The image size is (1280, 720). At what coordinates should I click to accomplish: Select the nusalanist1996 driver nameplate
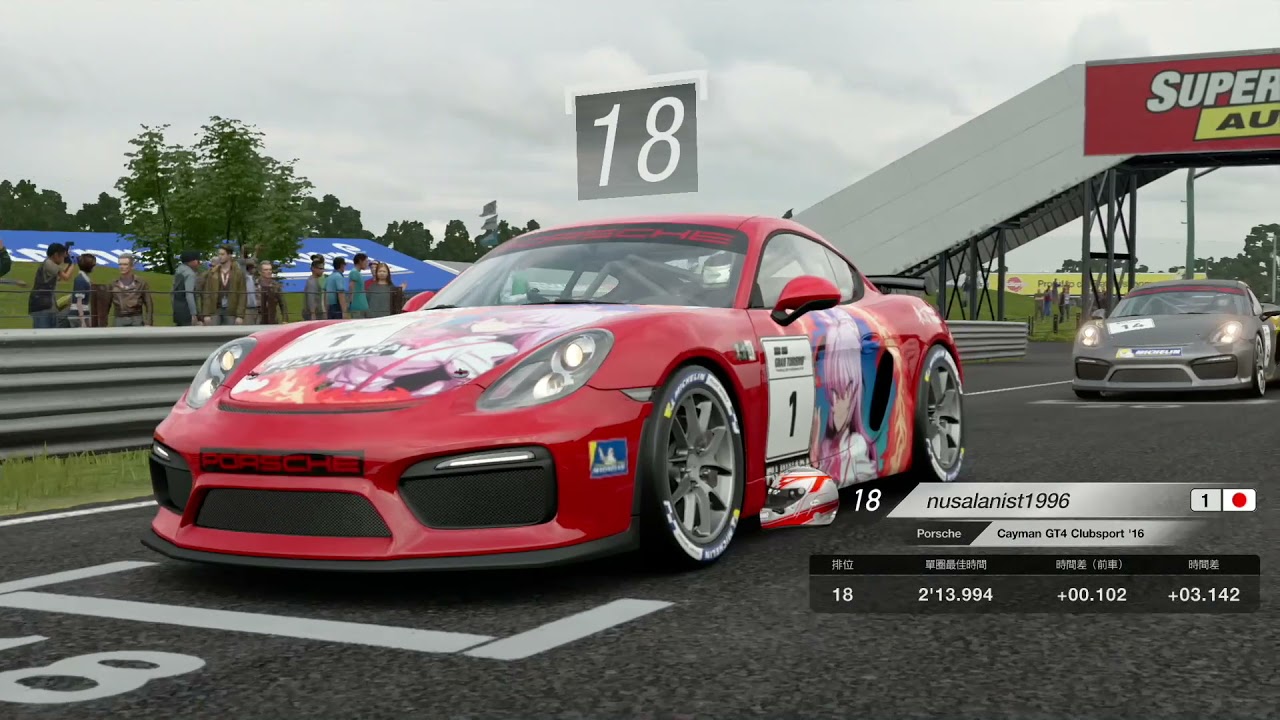pyautogui.click(x=997, y=501)
